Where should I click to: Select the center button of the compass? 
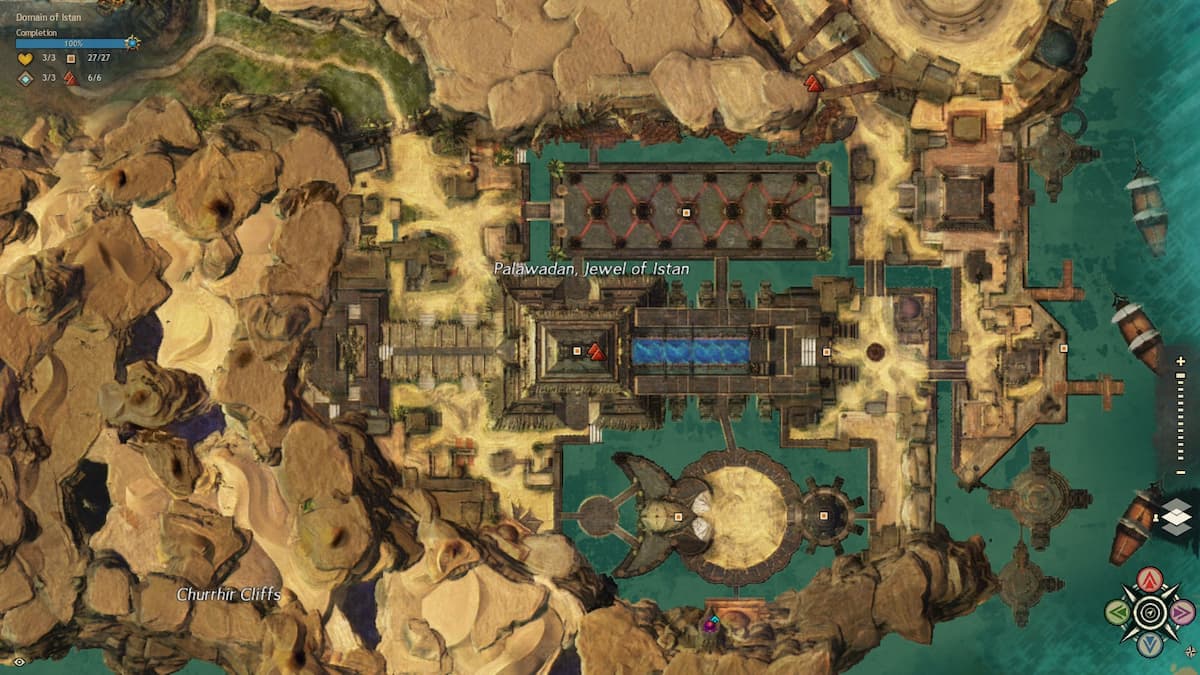pos(1151,612)
